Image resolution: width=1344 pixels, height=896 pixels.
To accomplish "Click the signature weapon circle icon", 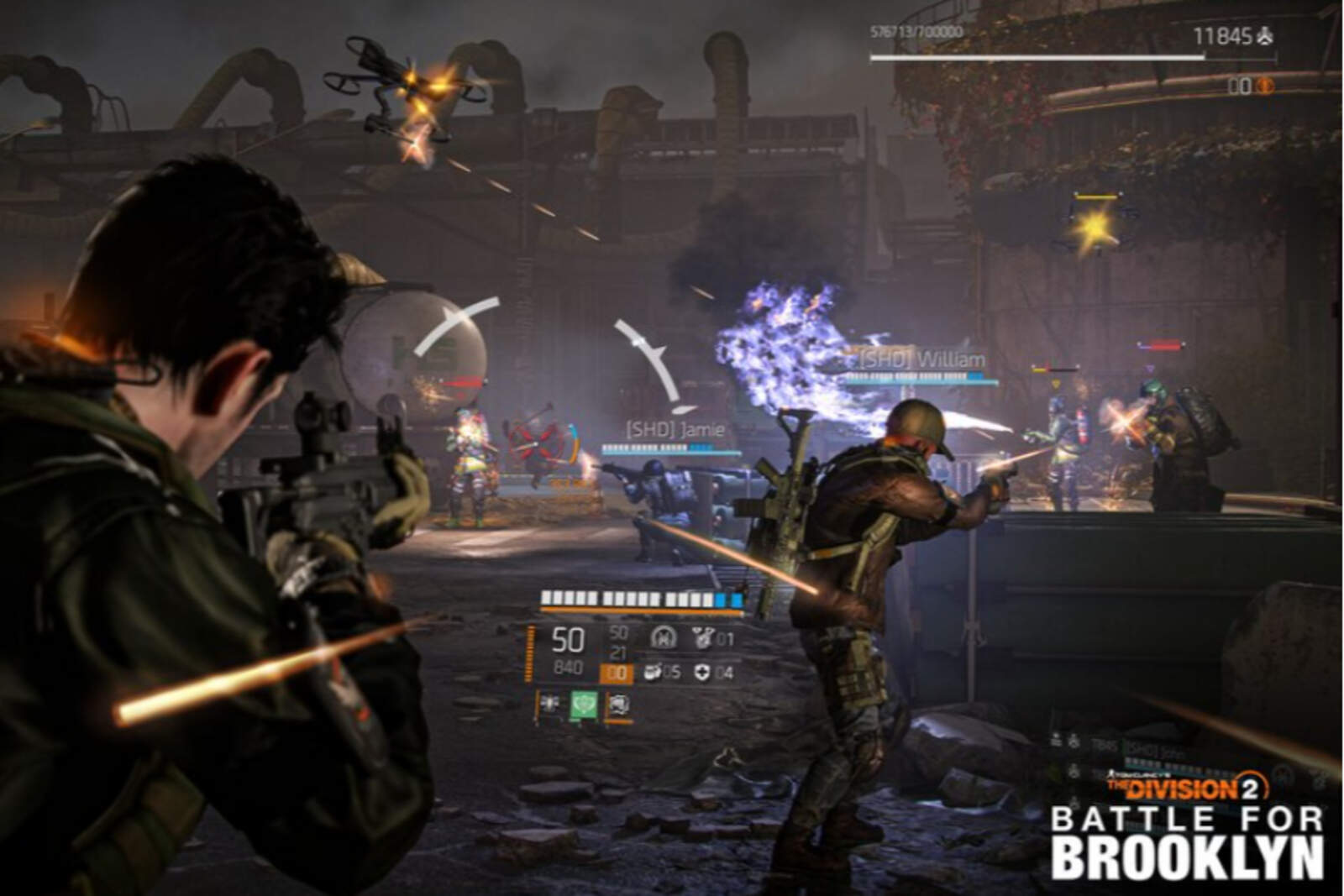I will [664, 639].
